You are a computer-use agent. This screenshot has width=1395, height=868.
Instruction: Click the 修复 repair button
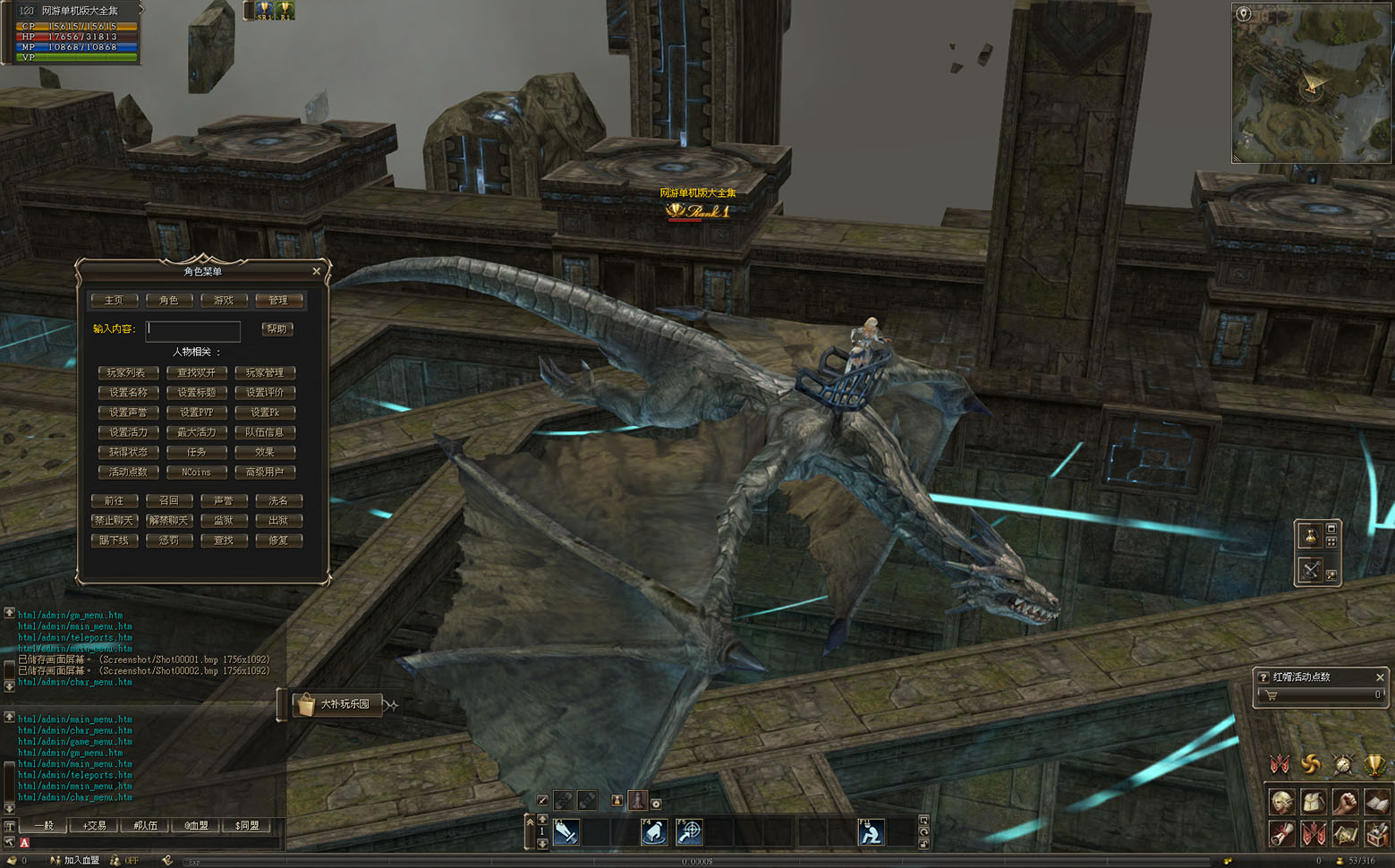[x=278, y=540]
